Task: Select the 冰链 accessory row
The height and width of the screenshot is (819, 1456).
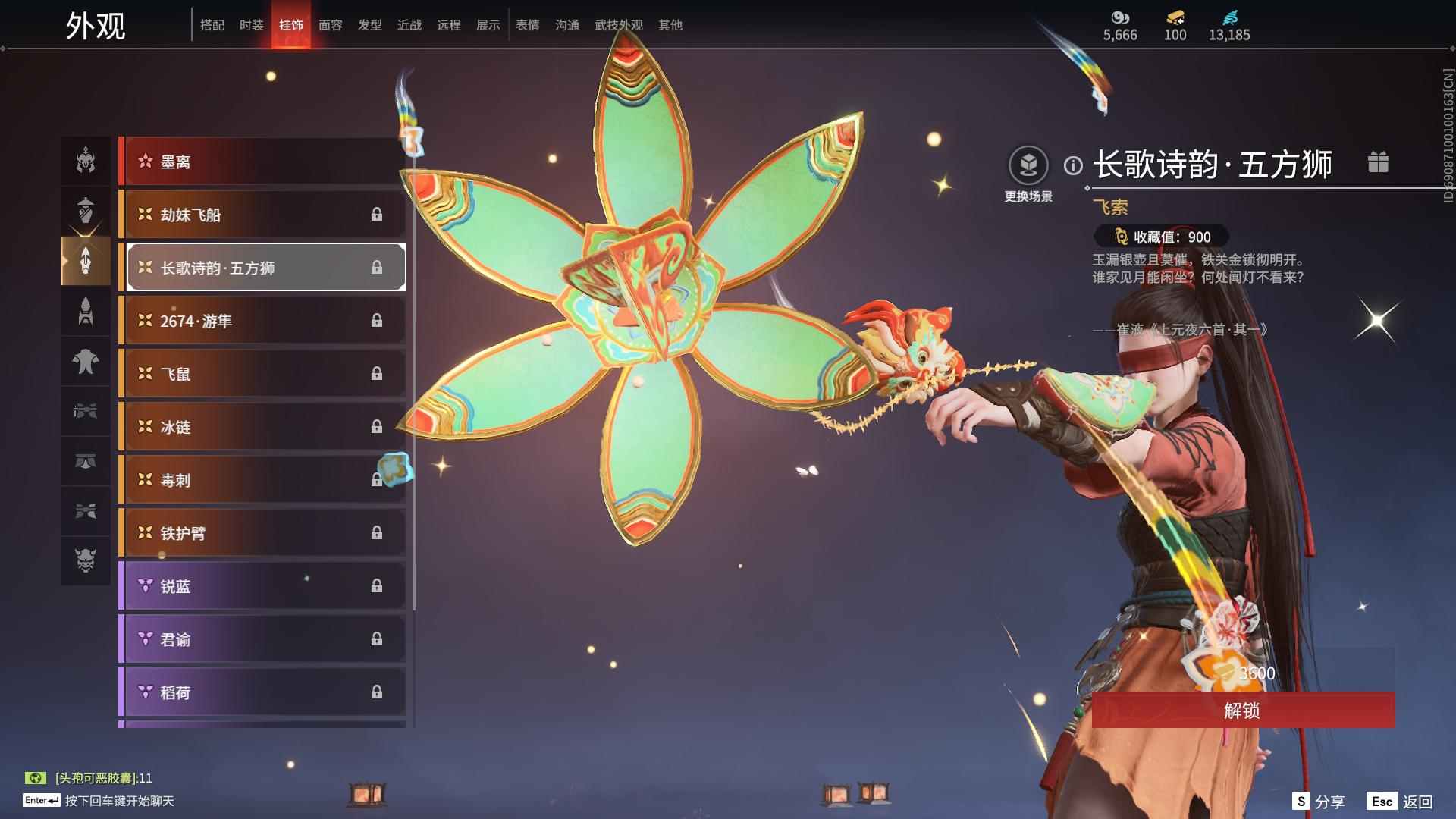Action: coord(262,427)
